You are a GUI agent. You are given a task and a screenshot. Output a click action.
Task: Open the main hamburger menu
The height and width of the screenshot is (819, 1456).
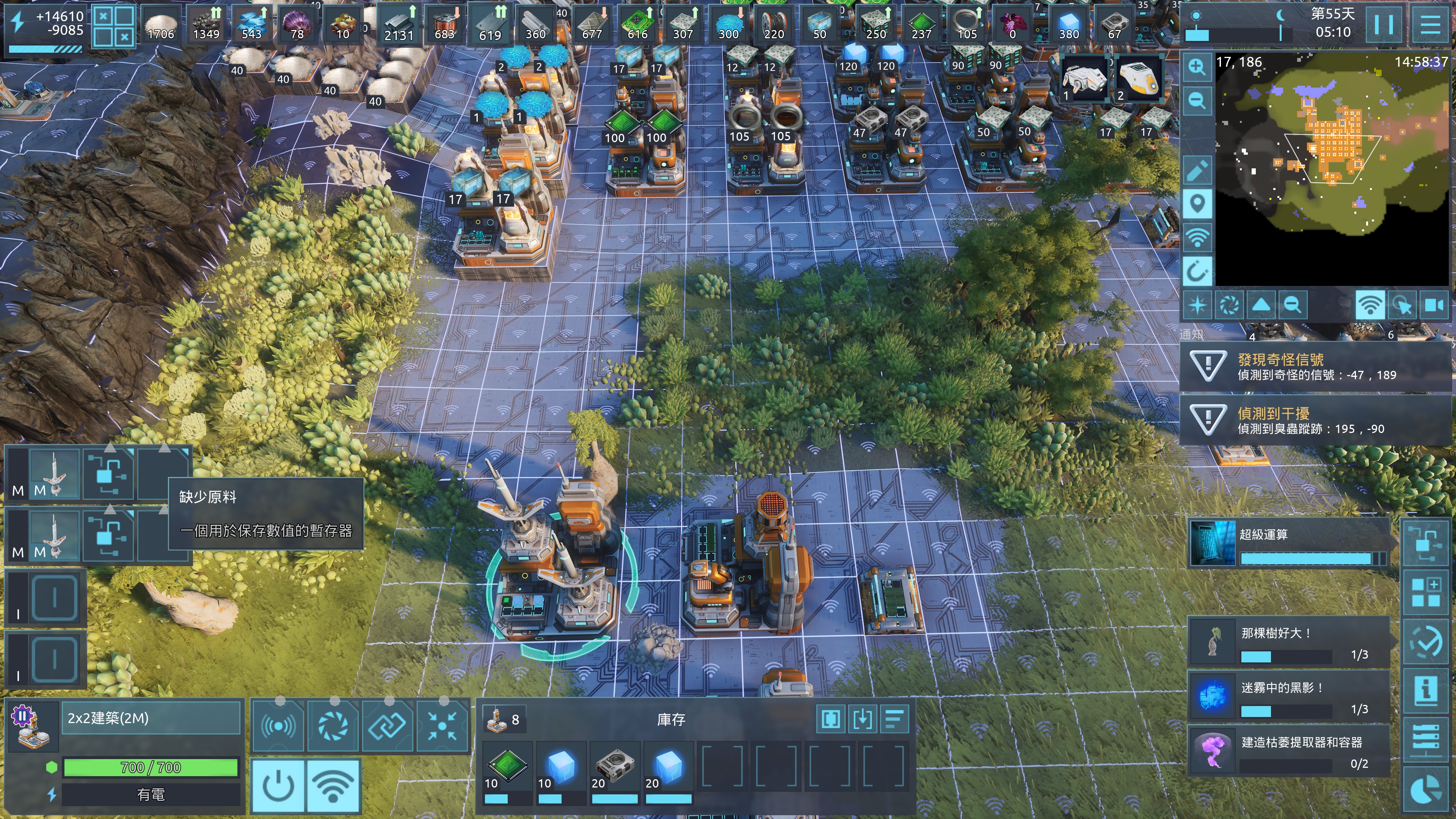click(x=1430, y=24)
